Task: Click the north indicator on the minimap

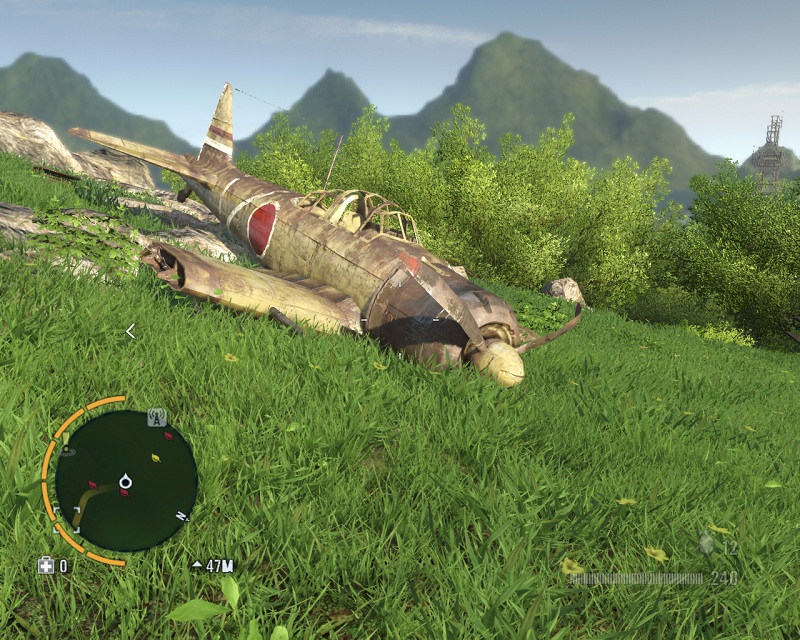Action: (182, 516)
